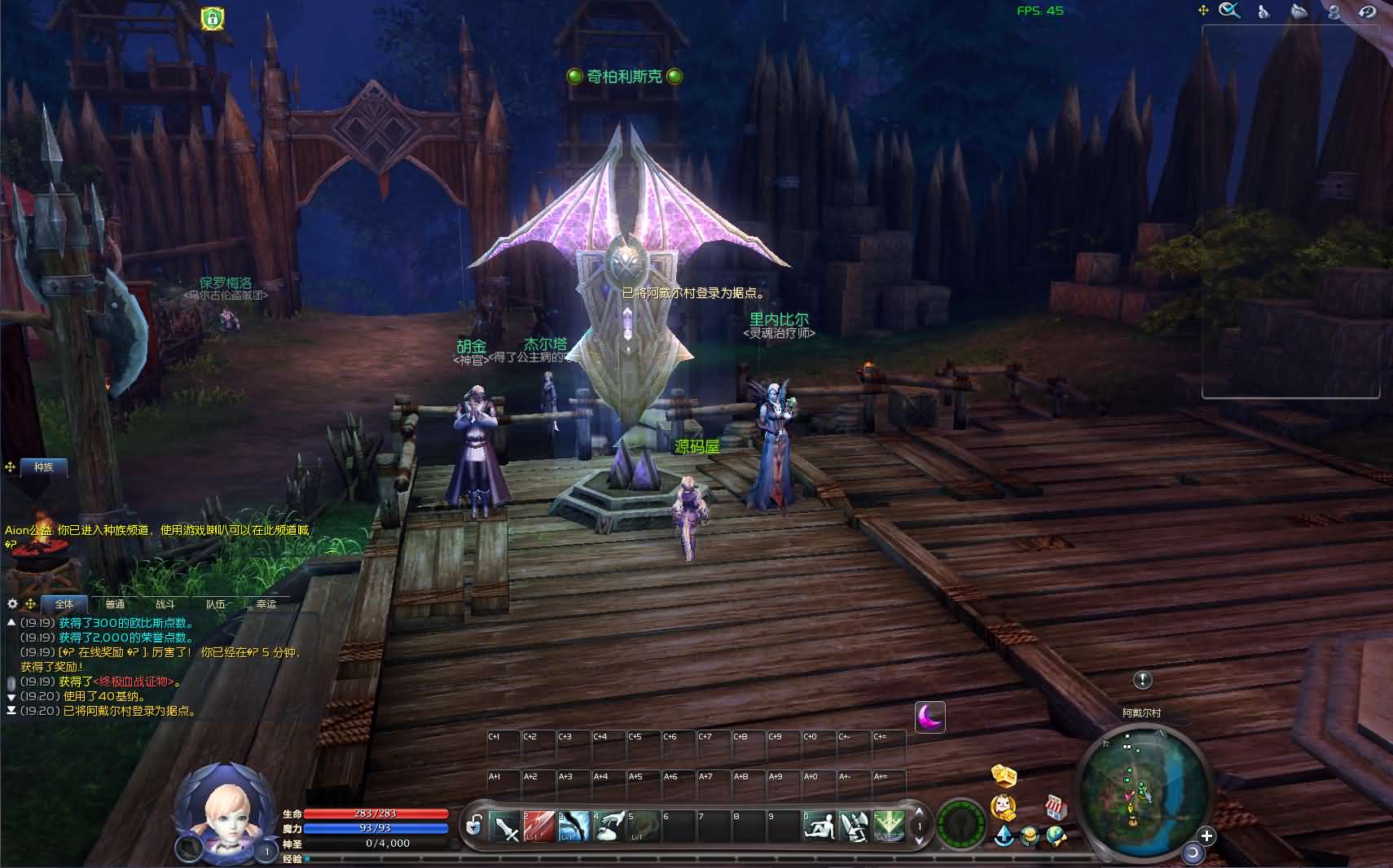The width and height of the screenshot is (1393, 868).
Task: Click the minimap plus button
Action: [x=1206, y=835]
